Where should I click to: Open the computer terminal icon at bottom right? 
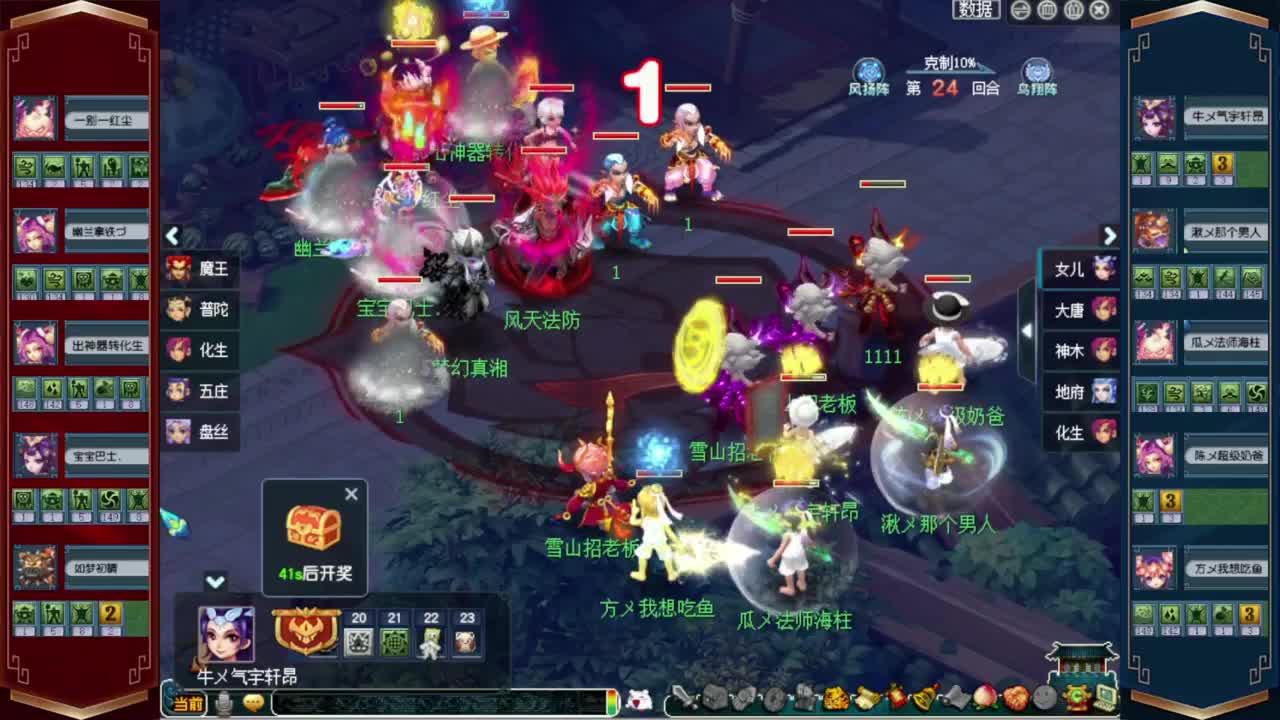(1104, 698)
